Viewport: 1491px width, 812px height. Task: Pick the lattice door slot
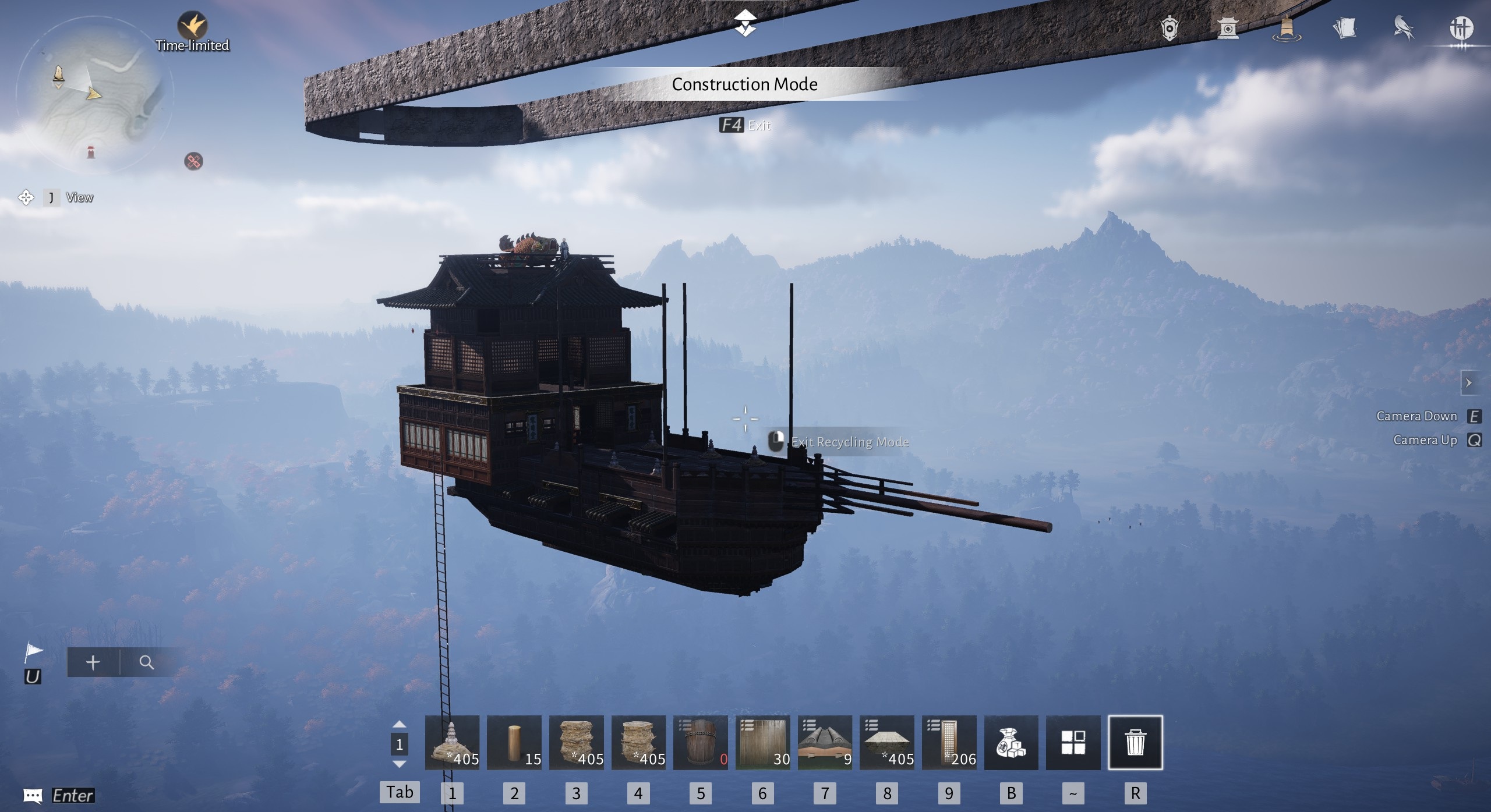point(949,742)
